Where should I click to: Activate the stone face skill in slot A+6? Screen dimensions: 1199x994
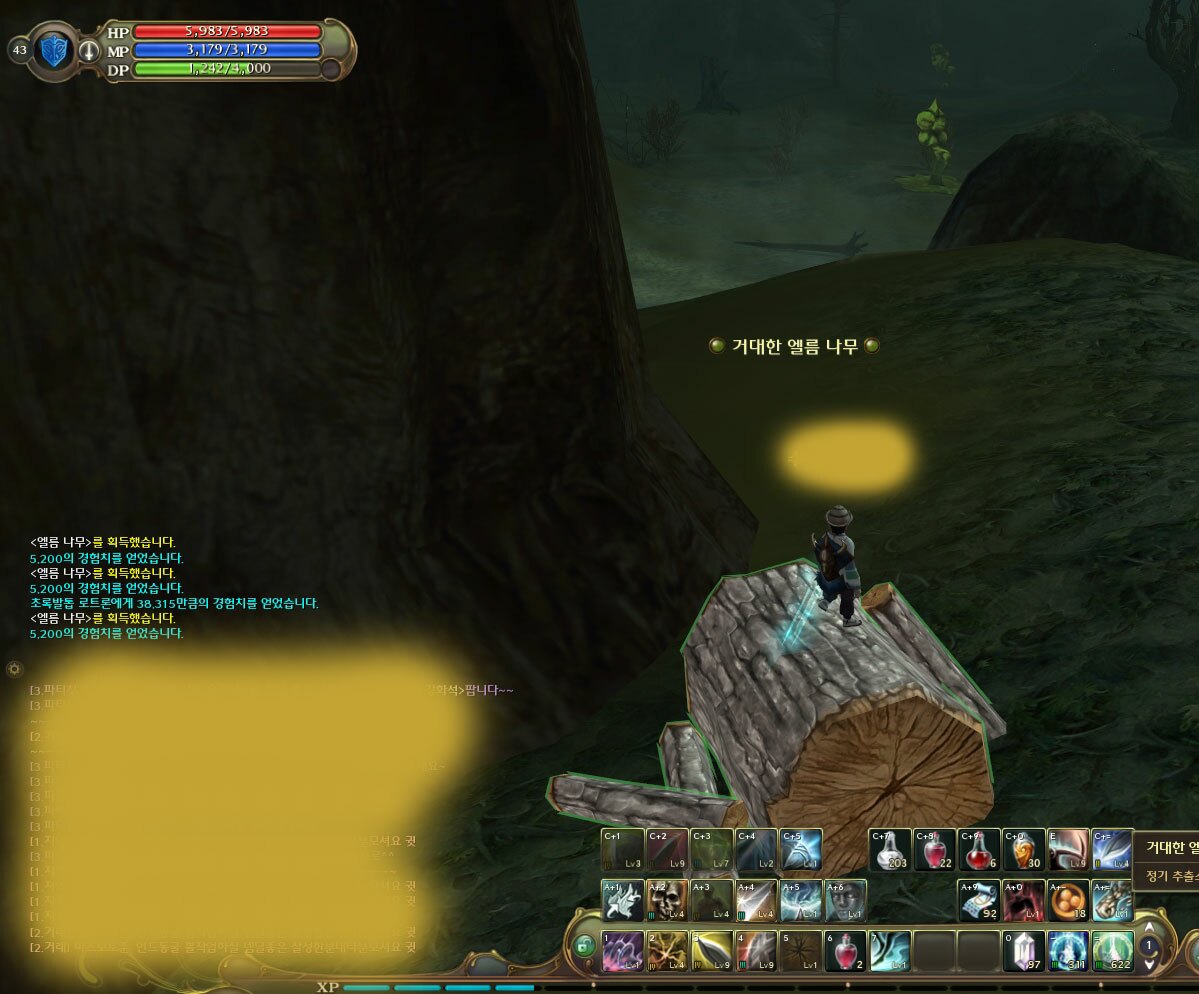845,900
